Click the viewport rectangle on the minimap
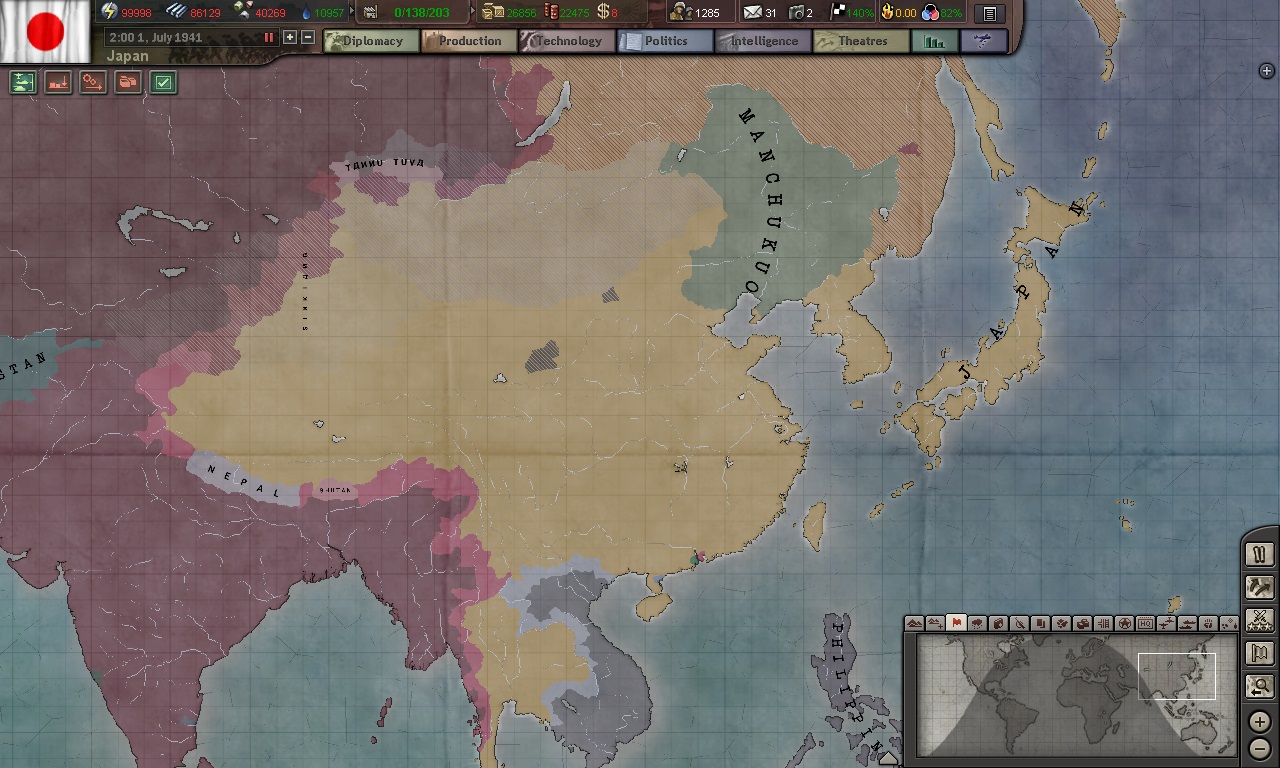 click(x=1176, y=676)
